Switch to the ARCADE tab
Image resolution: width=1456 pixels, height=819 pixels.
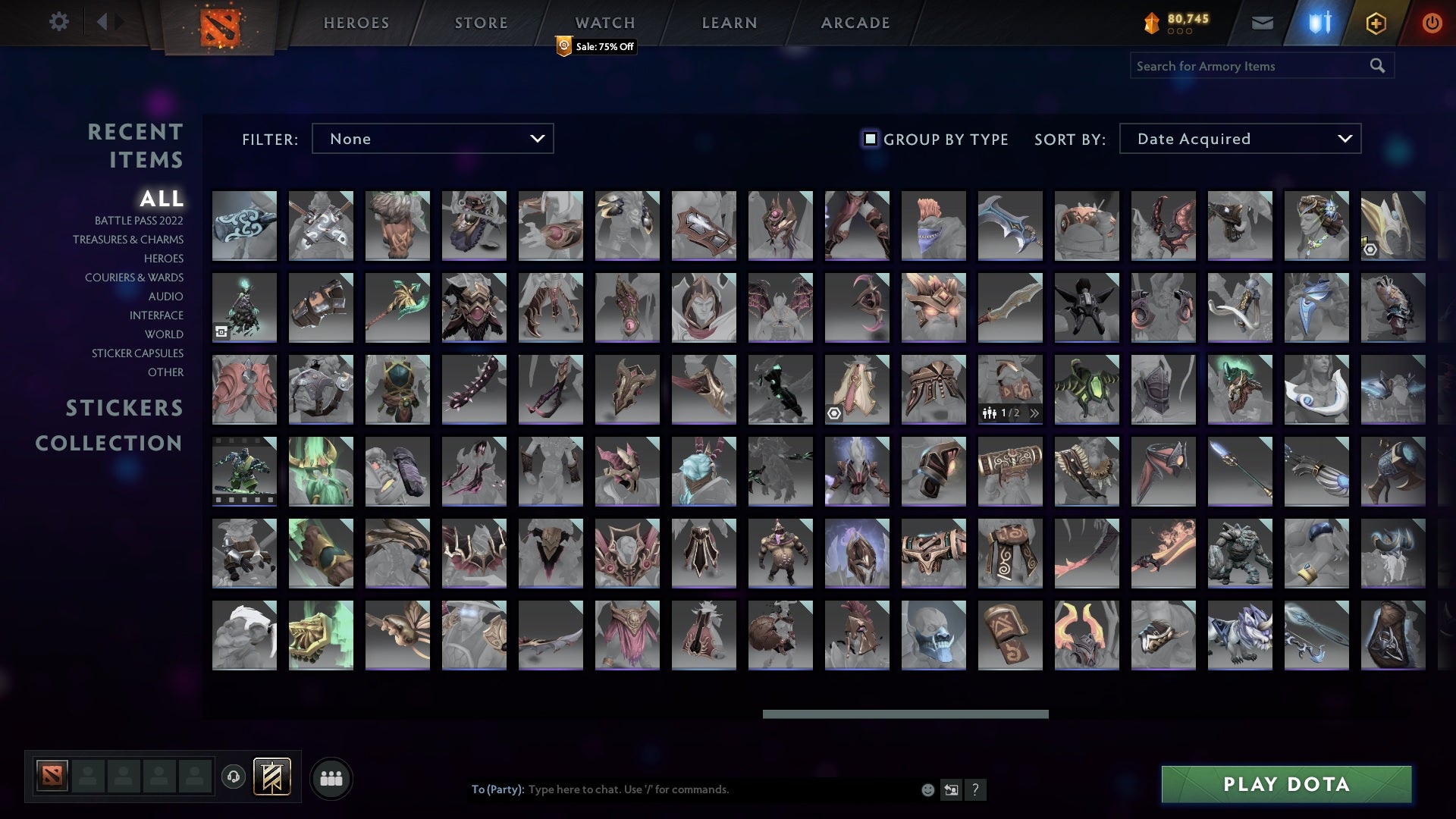(x=854, y=23)
